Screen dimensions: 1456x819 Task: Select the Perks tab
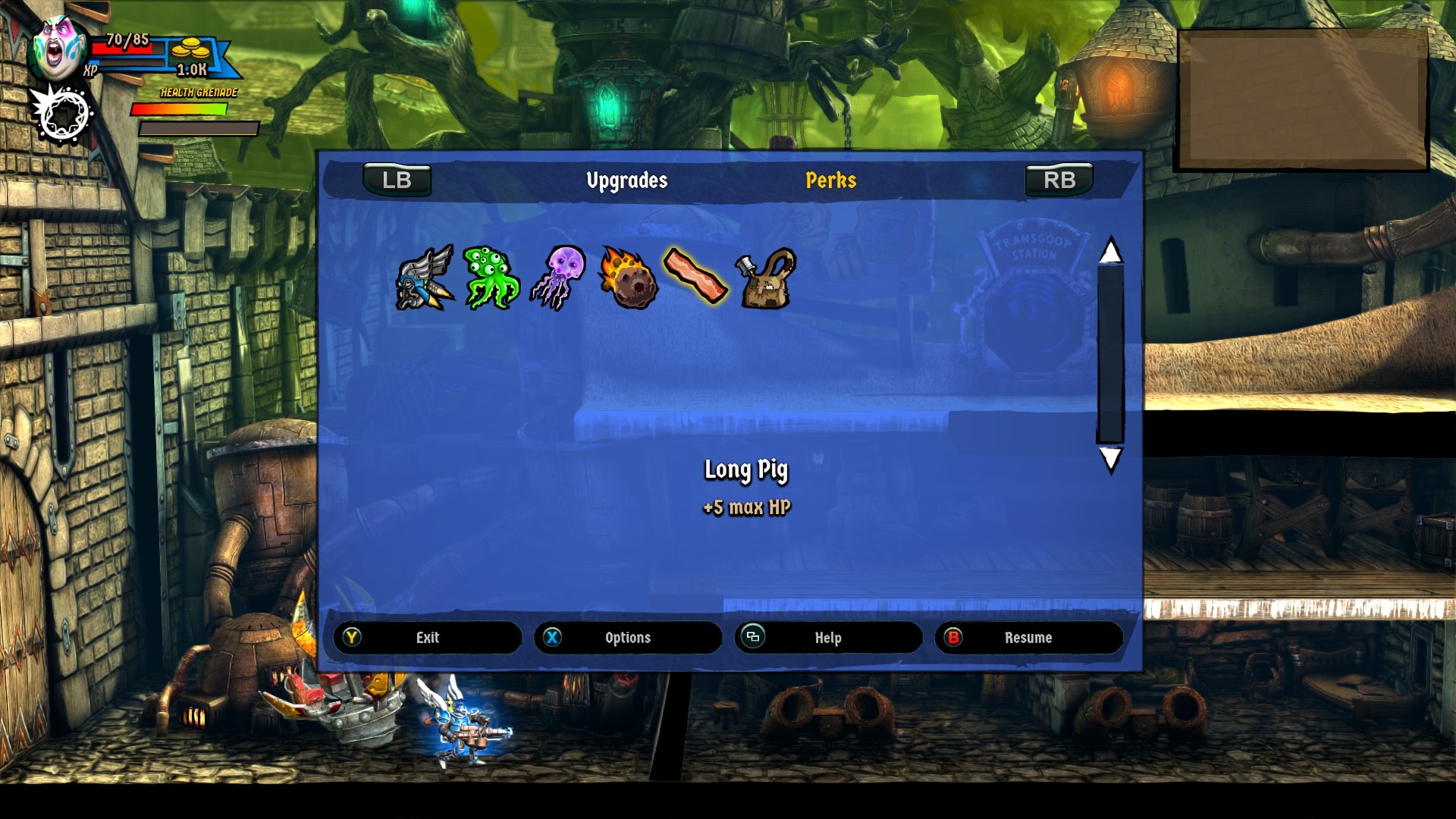point(830,180)
